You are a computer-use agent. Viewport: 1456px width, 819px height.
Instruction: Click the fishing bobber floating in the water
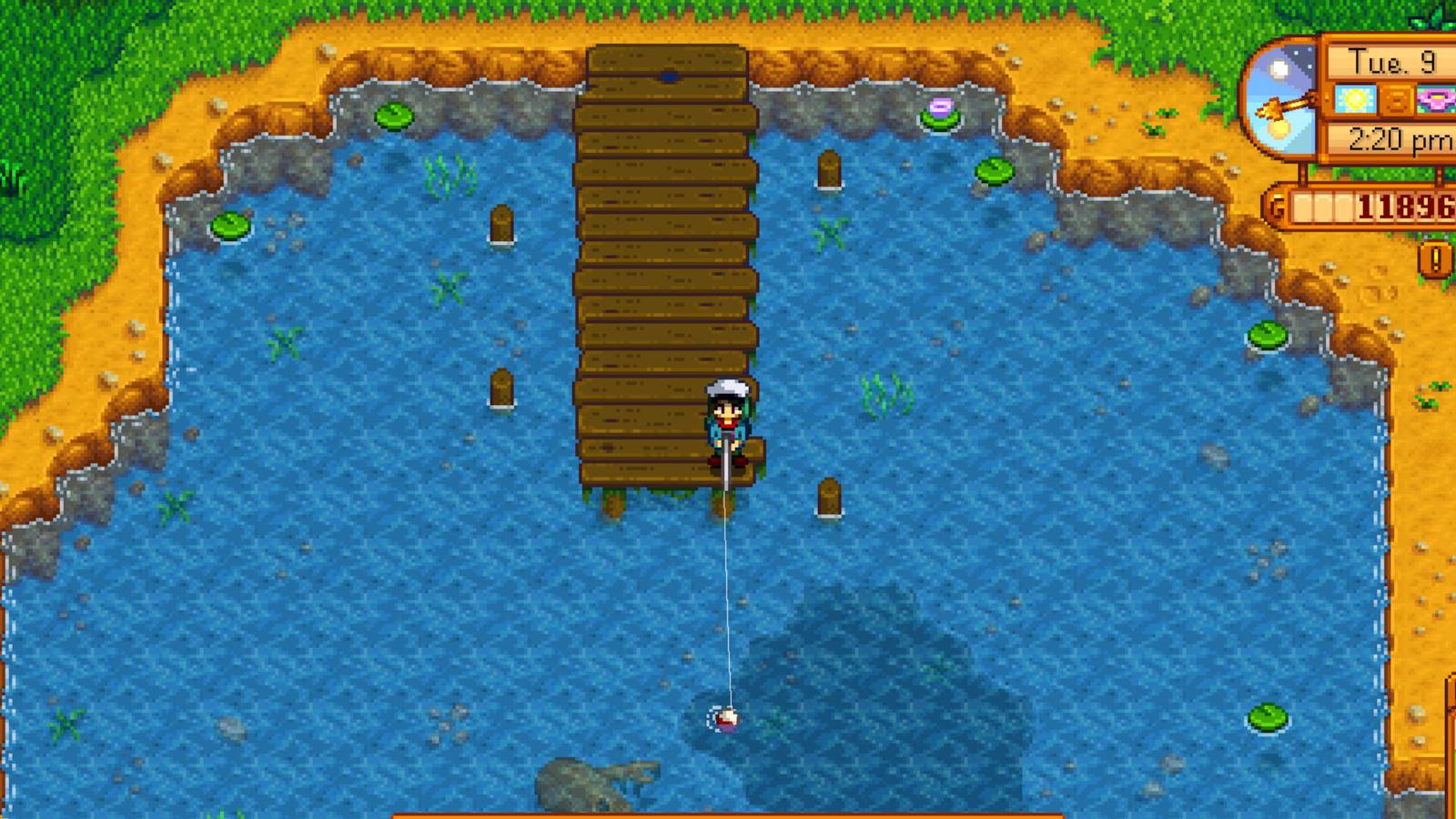728,719
